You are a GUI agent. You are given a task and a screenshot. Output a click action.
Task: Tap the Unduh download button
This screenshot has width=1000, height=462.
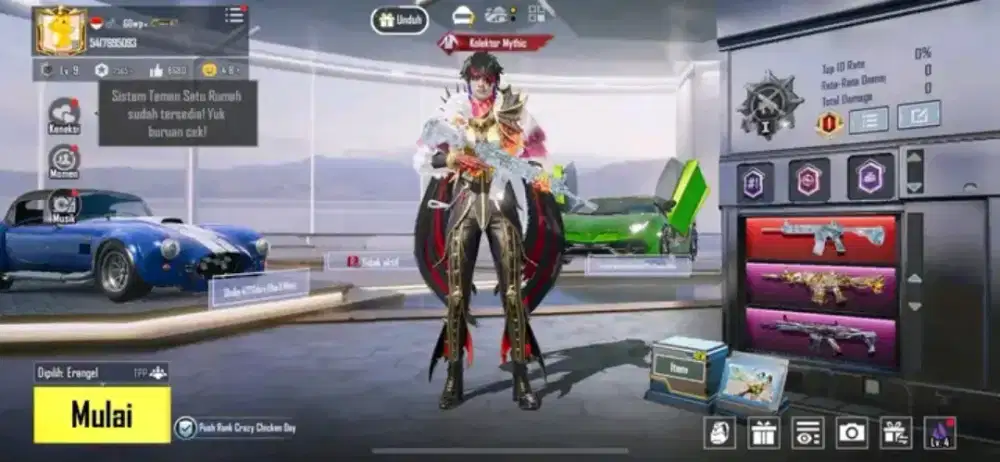click(400, 20)
